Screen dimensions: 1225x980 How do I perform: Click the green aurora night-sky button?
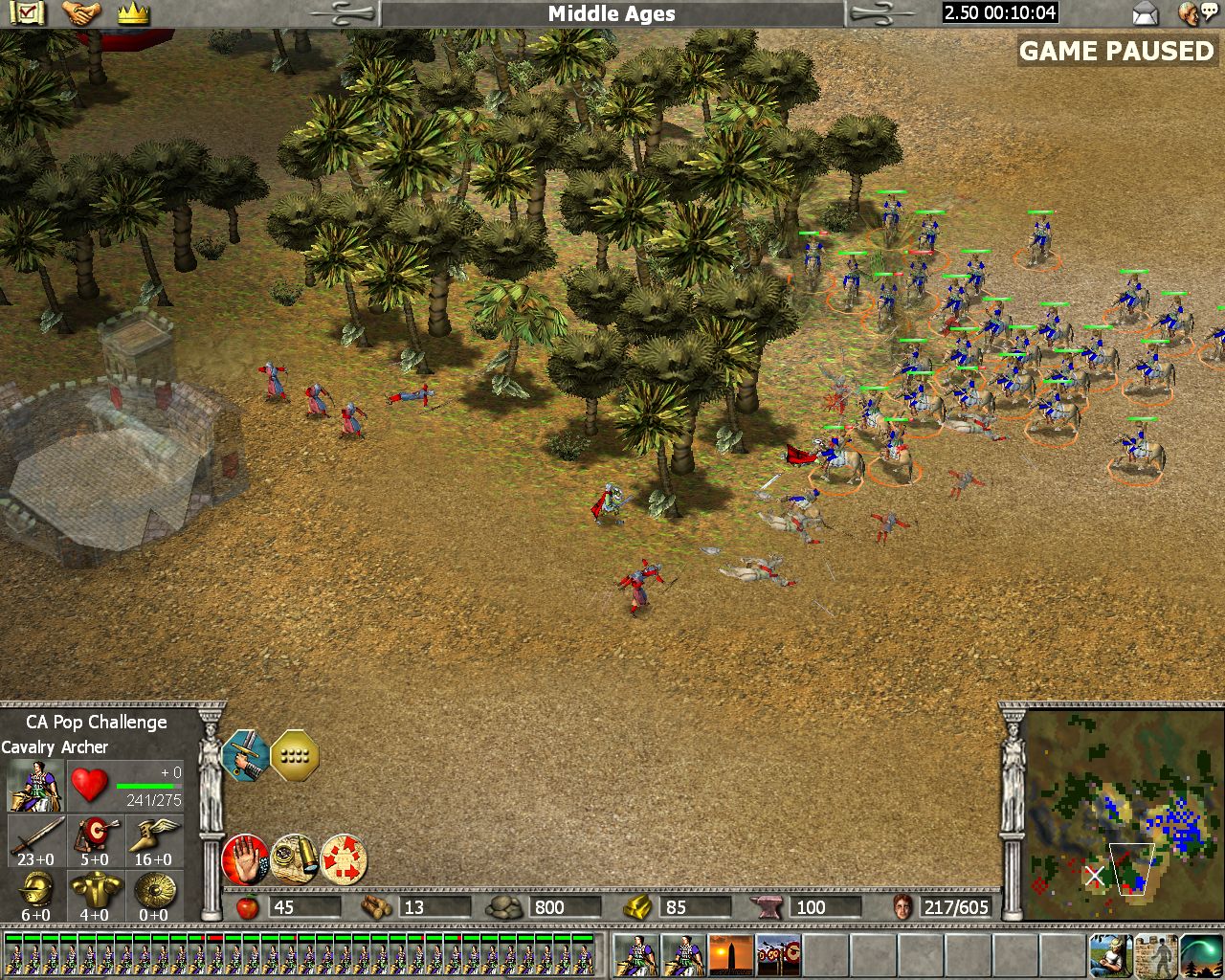coord(1200,955)
